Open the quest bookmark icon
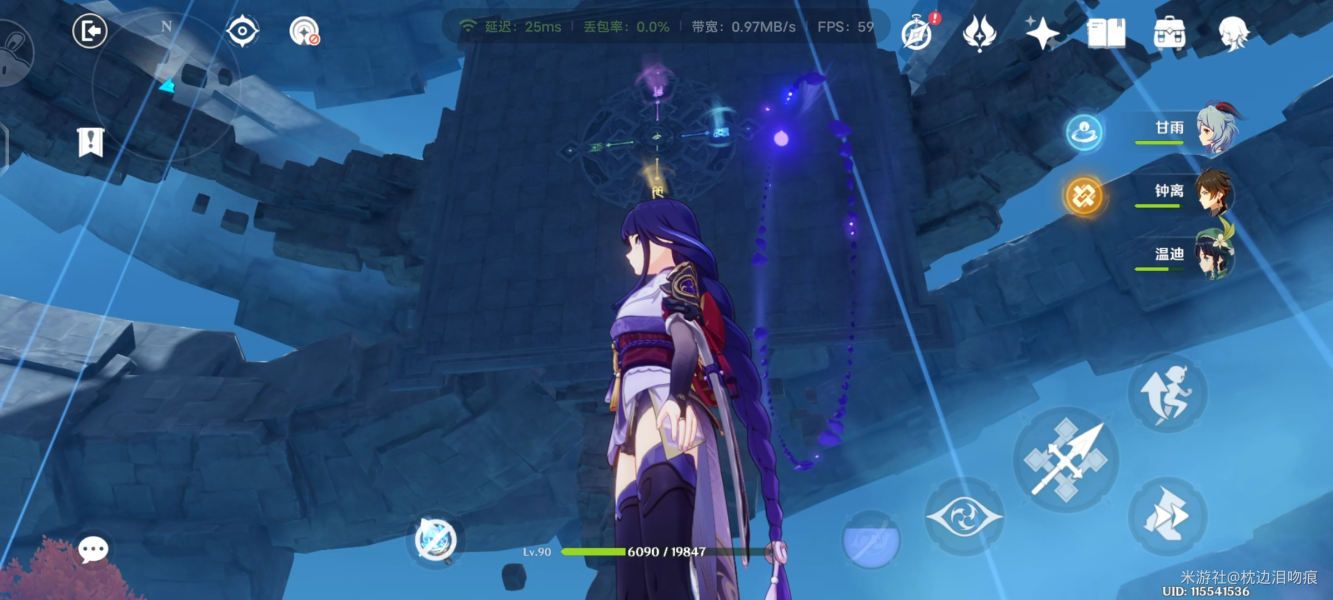This screenshot has height=600, width=1333. (91, 142)
